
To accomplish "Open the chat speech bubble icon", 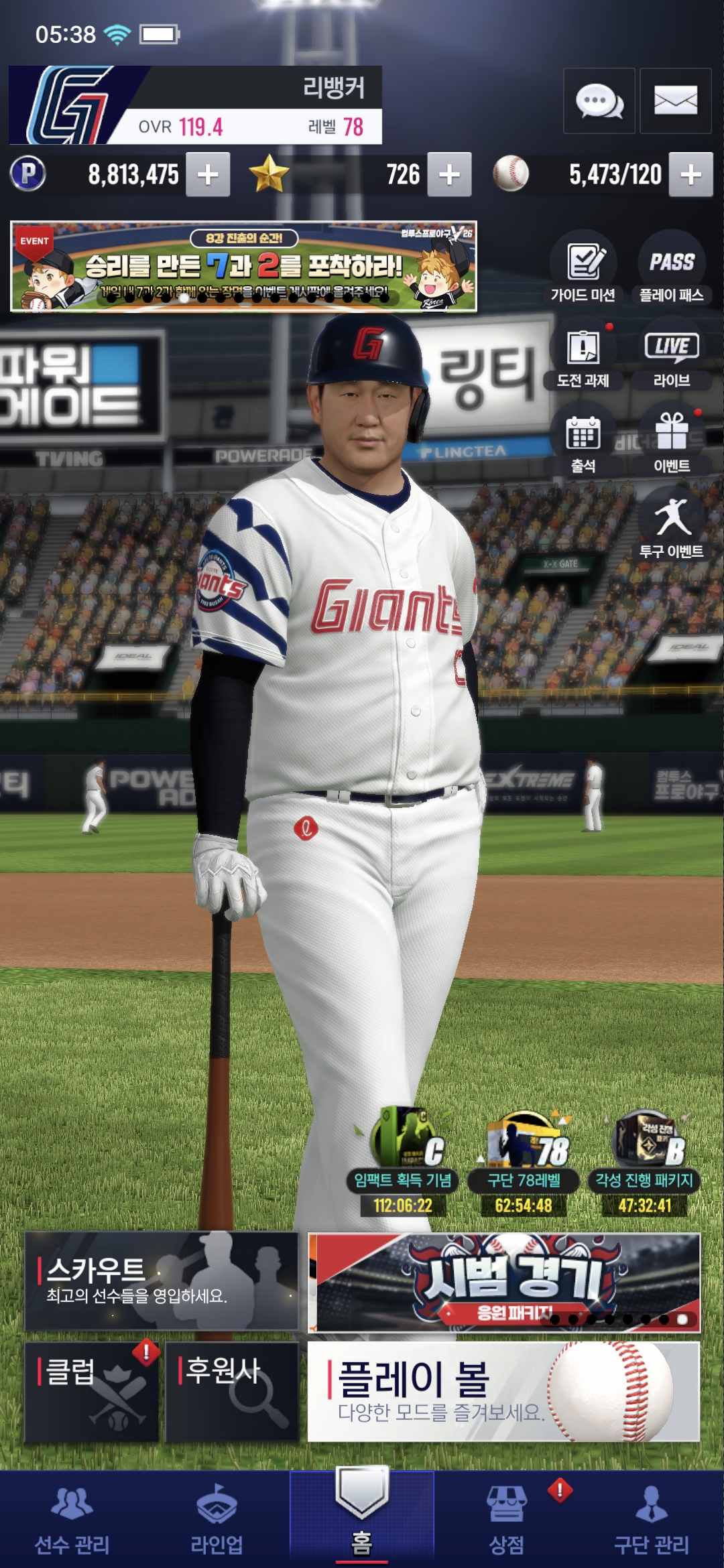I will tap(599, 101).
